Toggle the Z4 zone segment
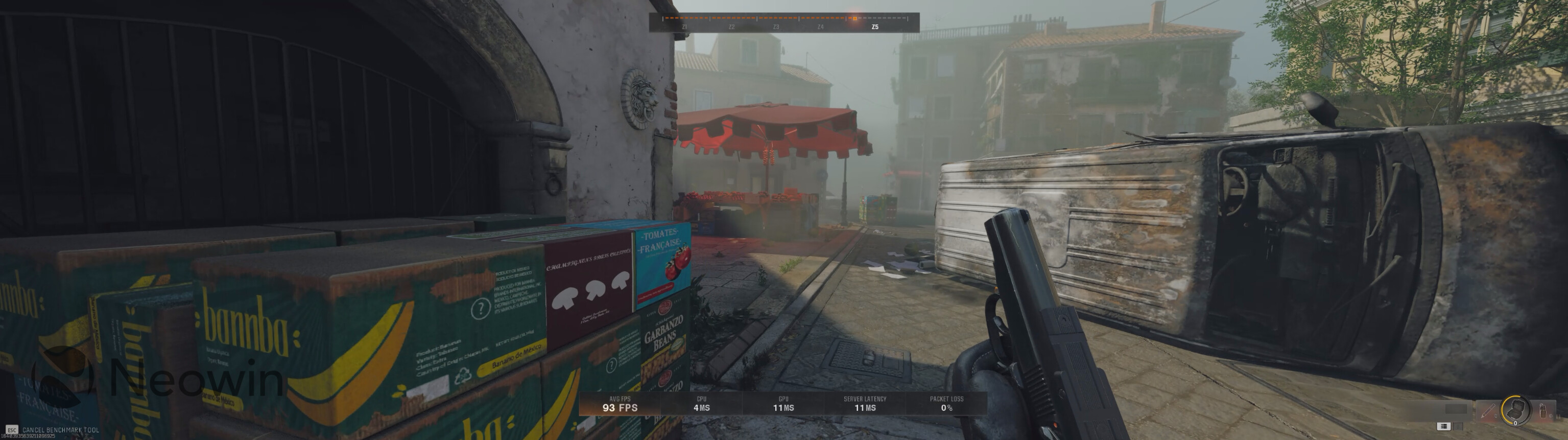The width and height of the screenshot is (1568, 440). coord(821,28)
